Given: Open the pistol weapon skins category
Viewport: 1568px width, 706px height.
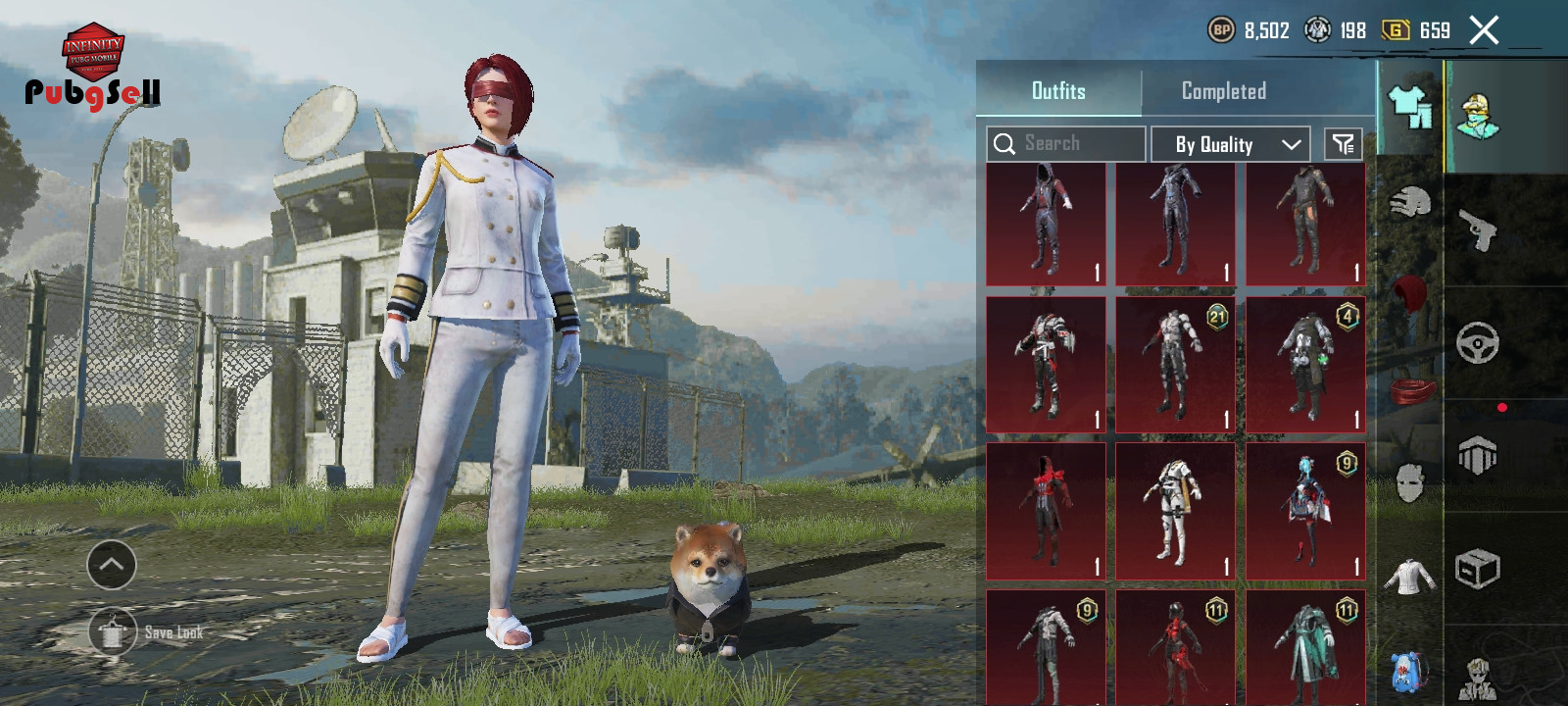Looking at the screenshot, I should tap(1478, 231).
